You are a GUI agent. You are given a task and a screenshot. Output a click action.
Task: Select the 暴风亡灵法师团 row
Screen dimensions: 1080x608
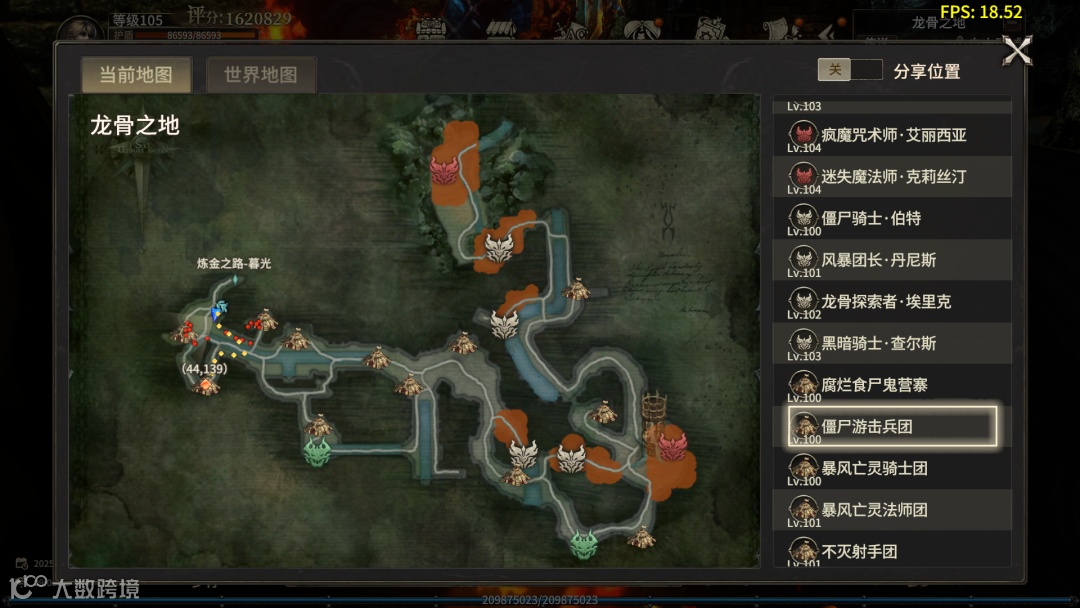tap(893, 510)
